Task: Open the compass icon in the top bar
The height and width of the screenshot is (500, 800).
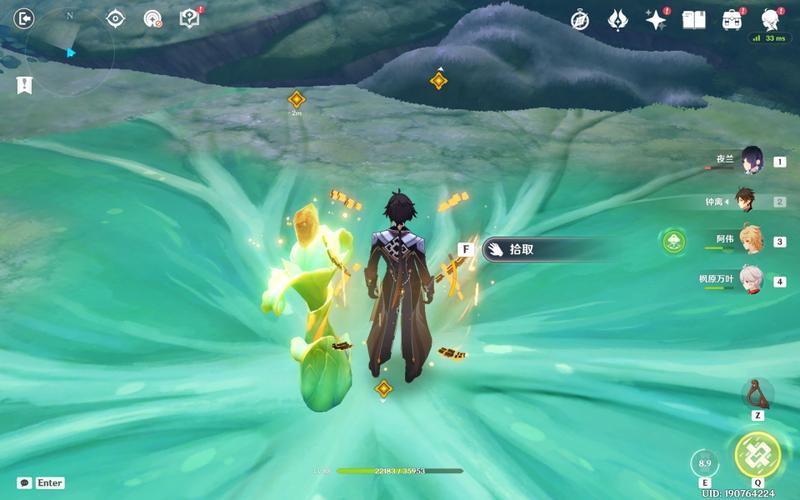Action: coord(580,19)
